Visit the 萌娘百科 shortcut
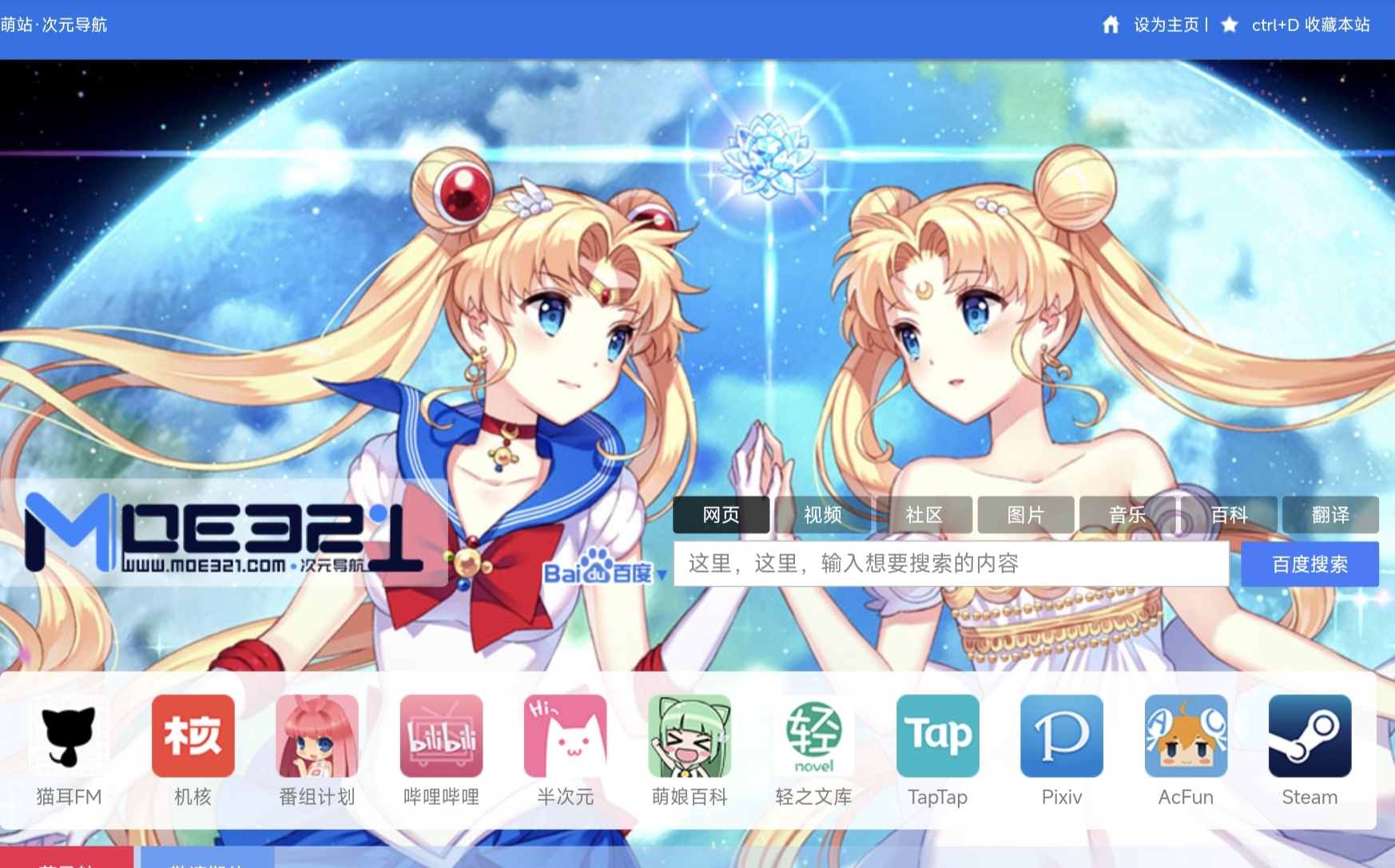Screen dimensions: 1395x868 (690, 736)
